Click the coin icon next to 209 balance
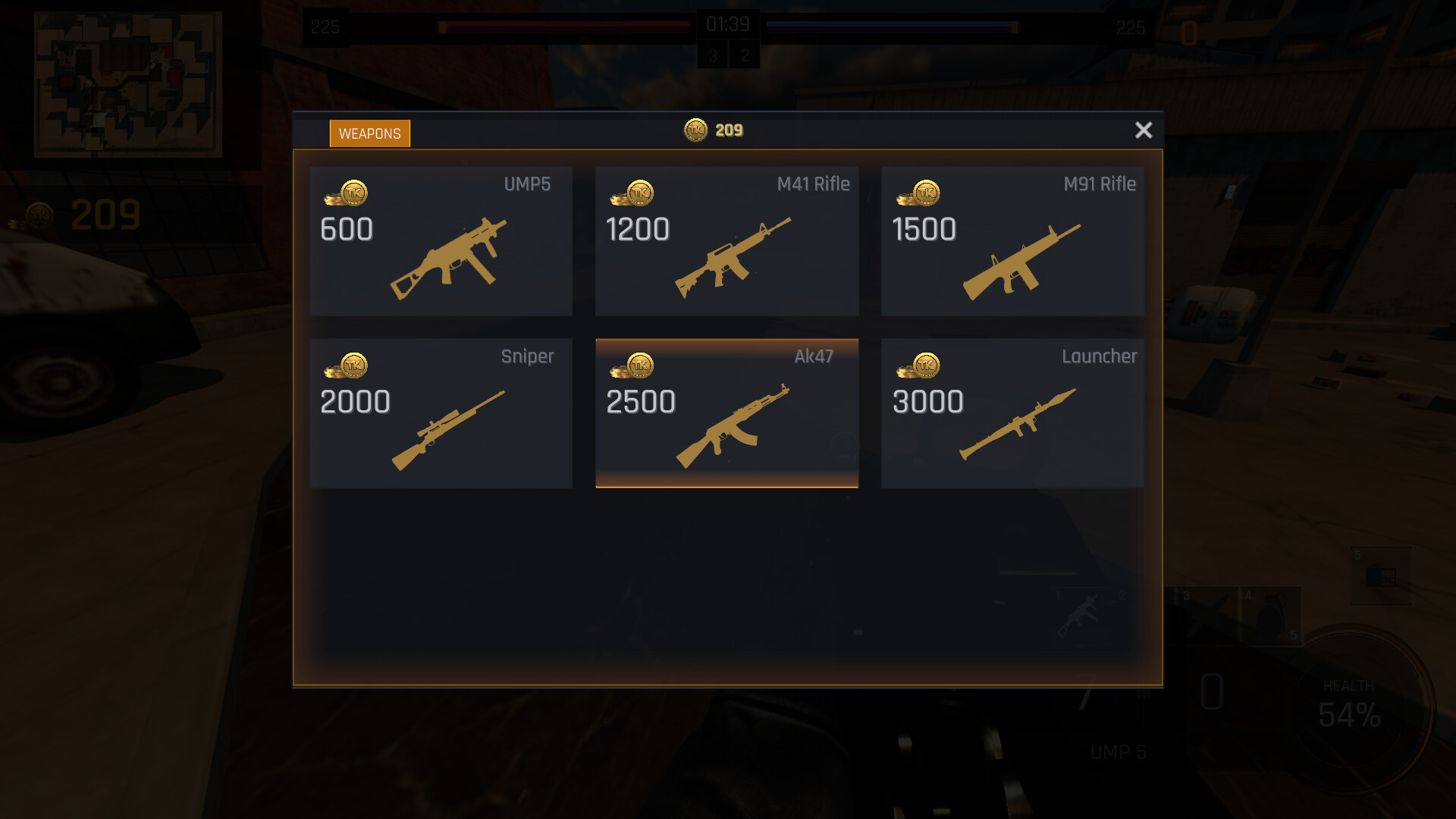The width and height of the screenshot is (1456, 819). click(x=695, y=130)
